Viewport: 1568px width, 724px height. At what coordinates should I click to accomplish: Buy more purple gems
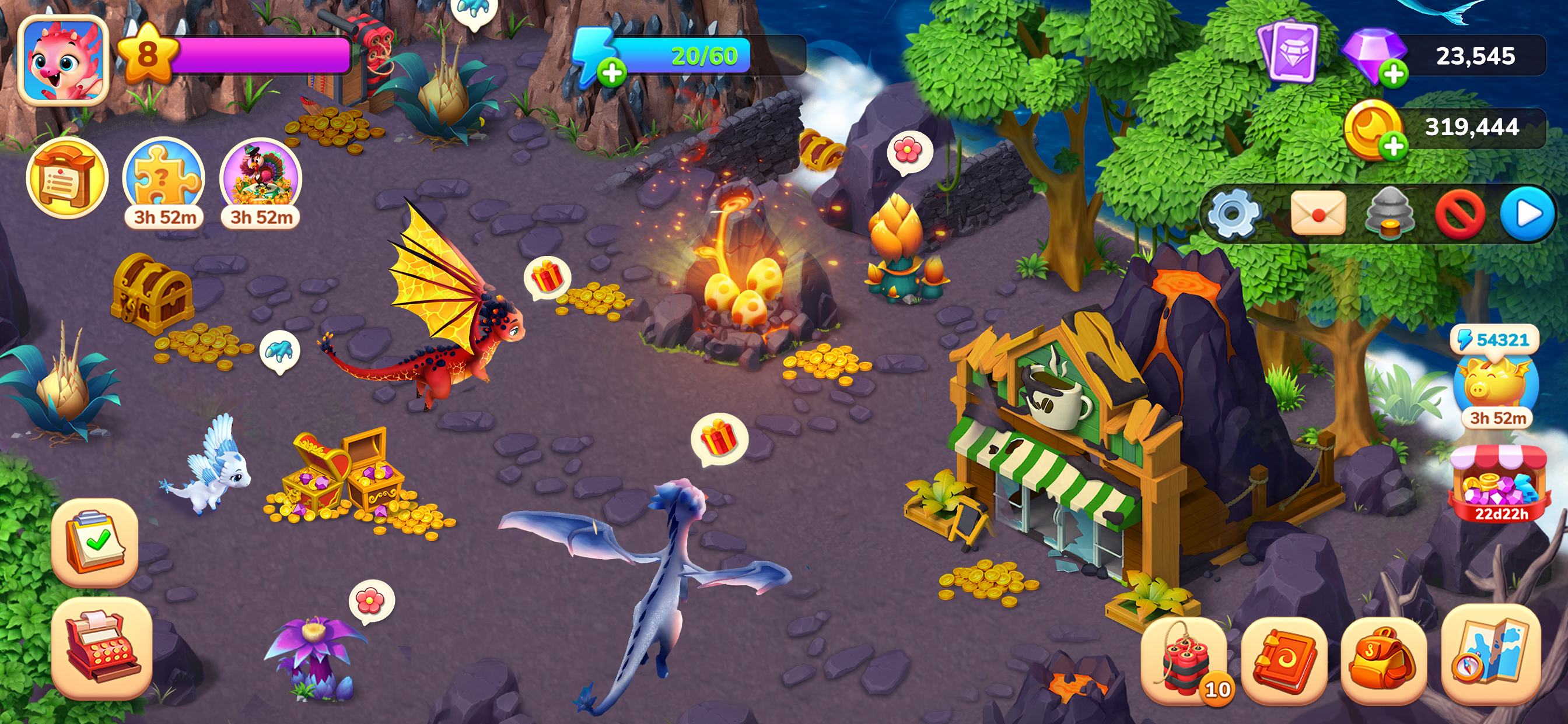[1392, 74]
